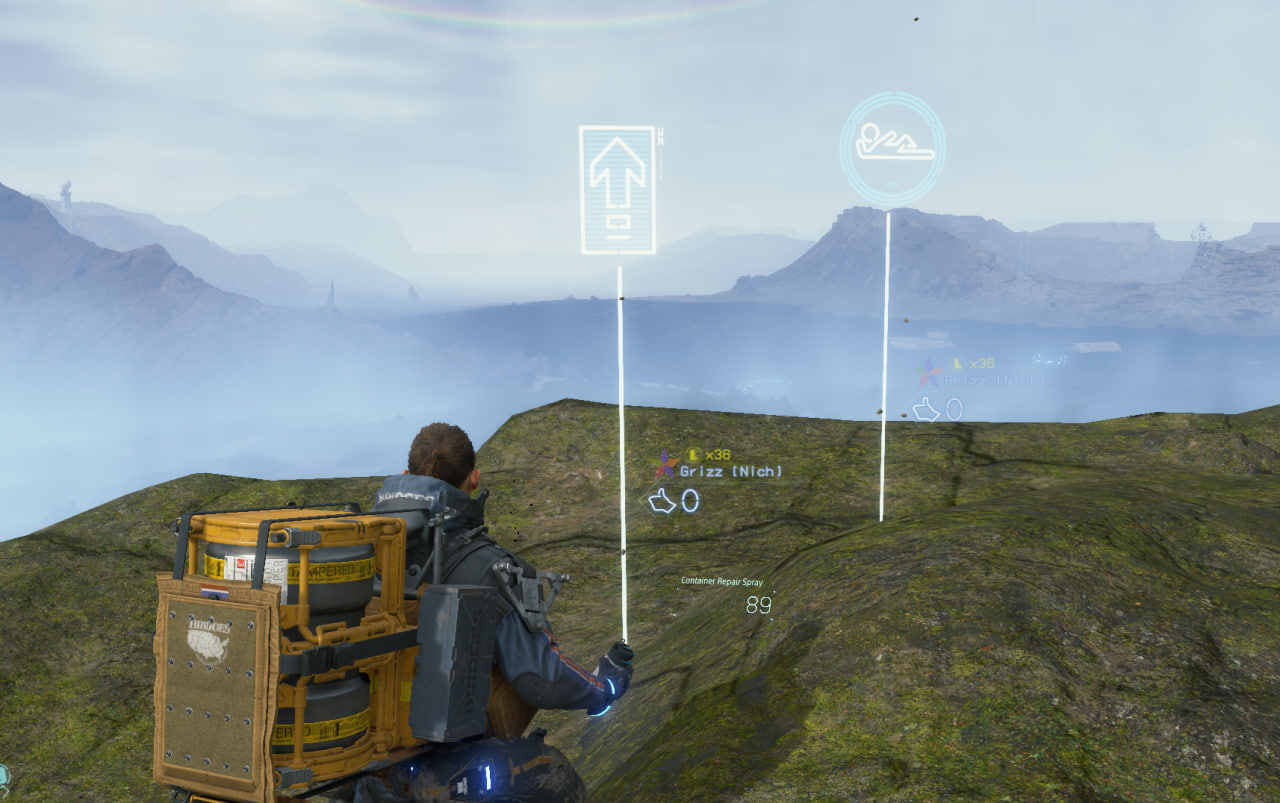The image size is (1280, 803).
Task: Select the resting person circular sign
Action: click(x=892, y=149)
